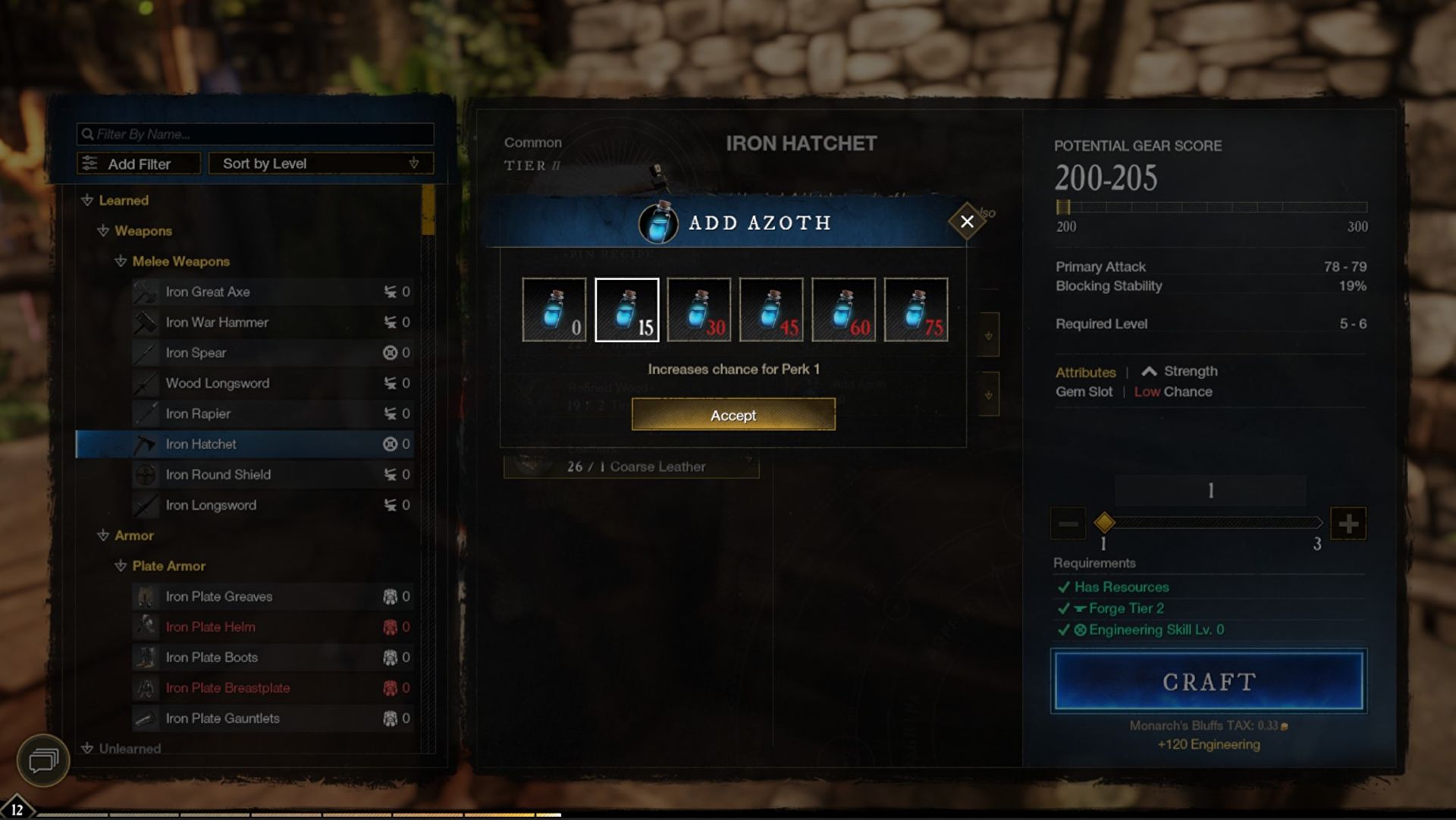Click the Iron Plate Helm armor icon
The image size is (1456, 820).
pos(146,627)
